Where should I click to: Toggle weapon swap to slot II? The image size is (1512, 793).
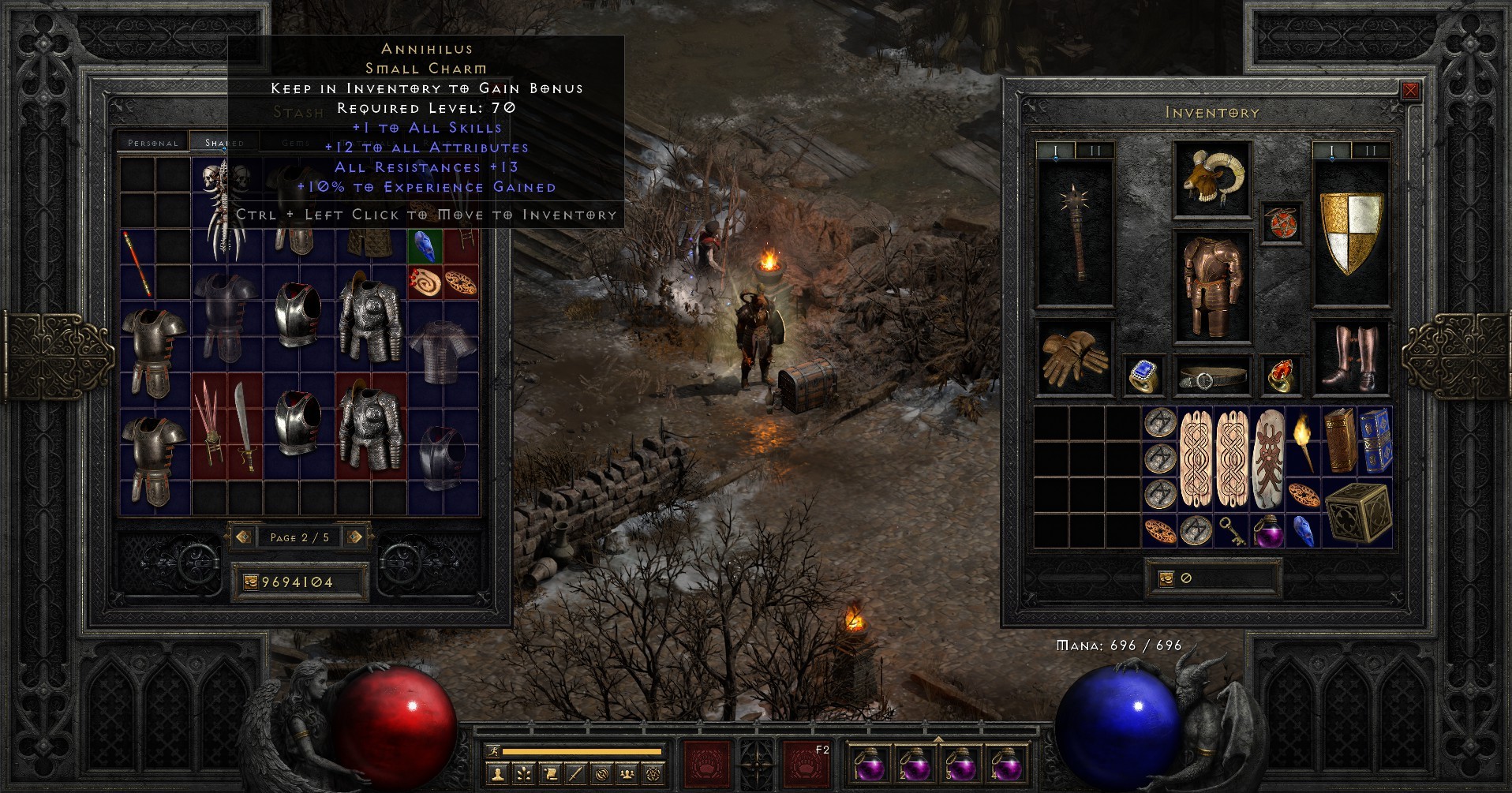(x=1095, y=149)
